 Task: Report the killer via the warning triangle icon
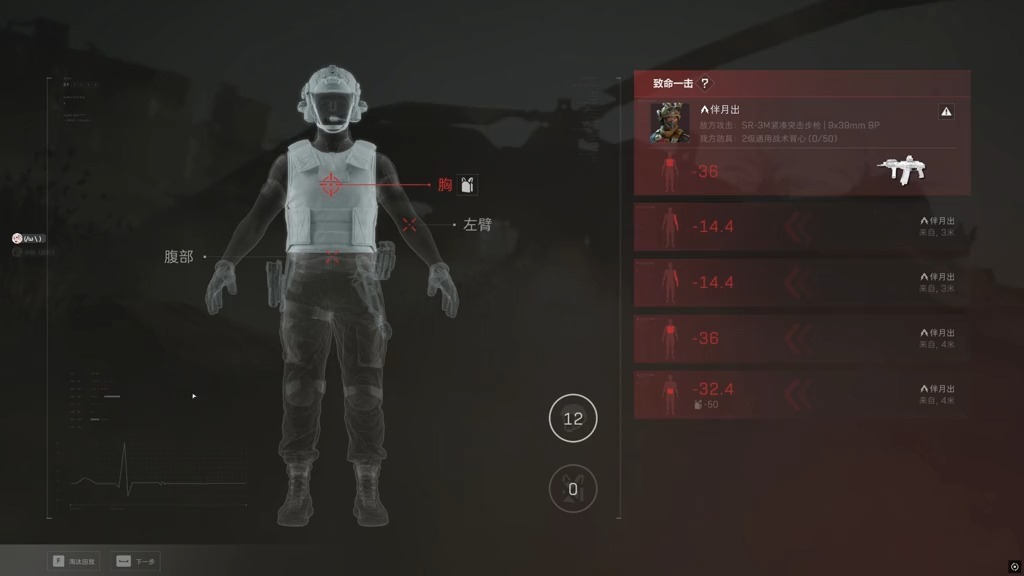pos(946,112)
